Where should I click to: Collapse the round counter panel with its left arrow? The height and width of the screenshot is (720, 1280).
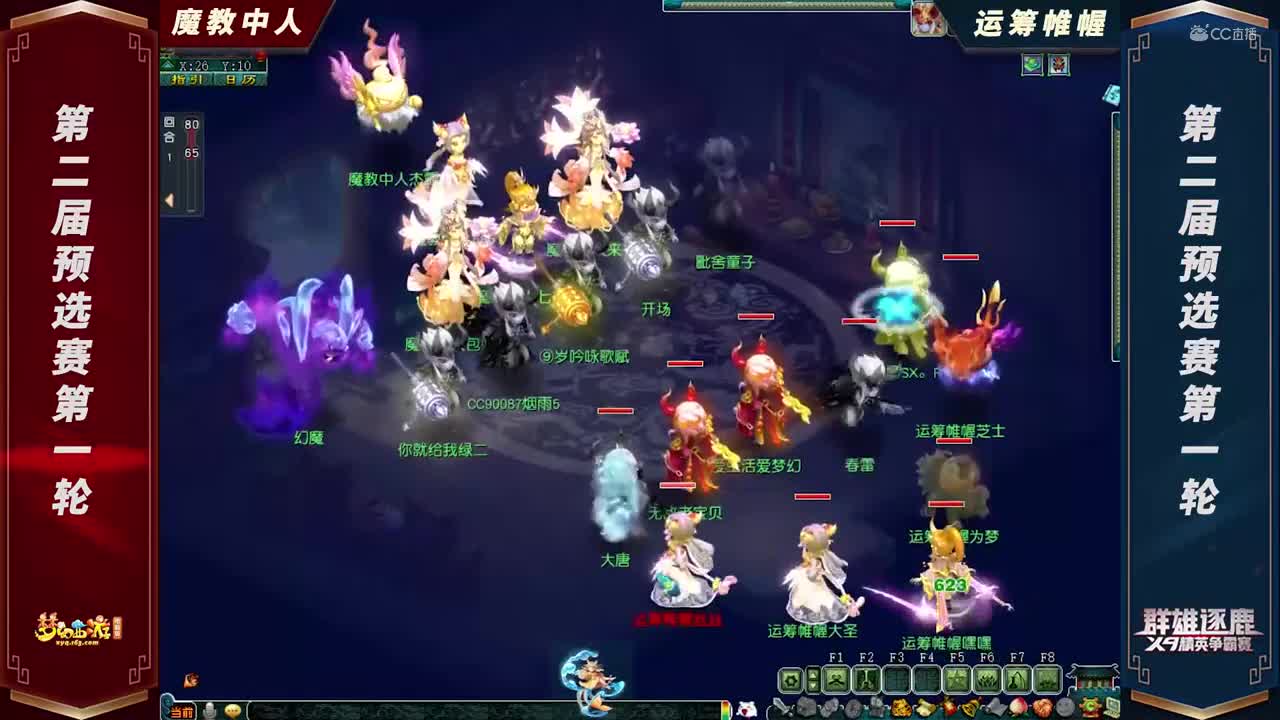166,200
